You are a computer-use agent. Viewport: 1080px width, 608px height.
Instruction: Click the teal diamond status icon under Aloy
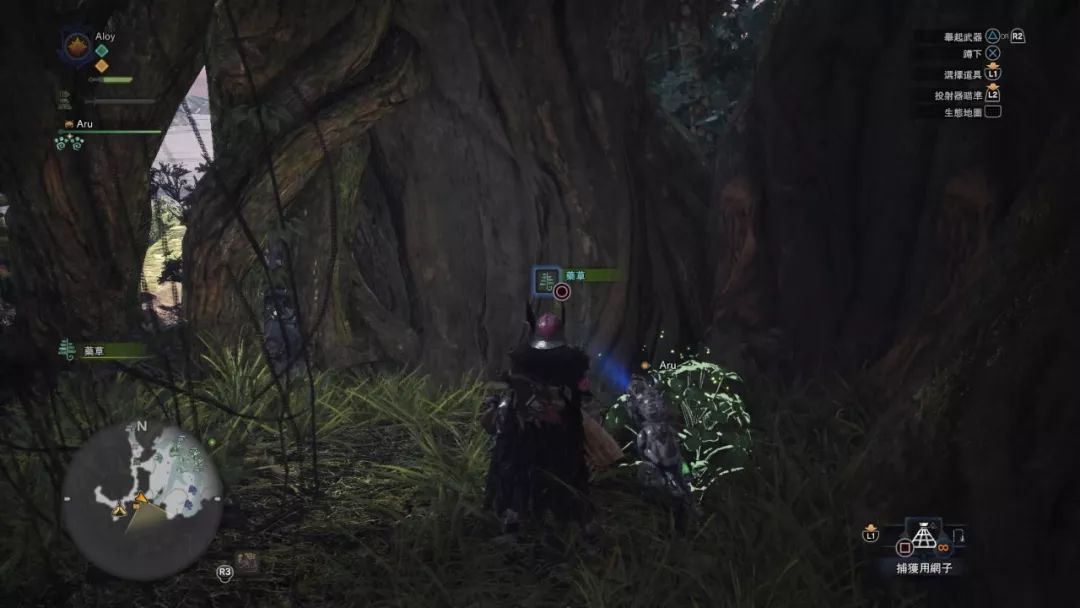click(101, 51)
